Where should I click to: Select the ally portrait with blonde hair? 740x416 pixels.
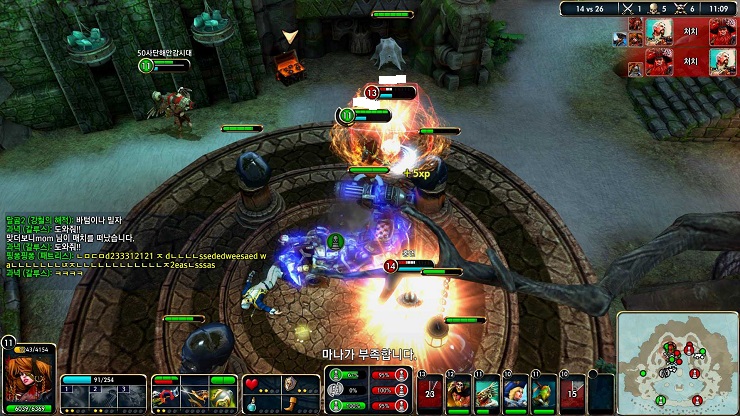(517, 392)
